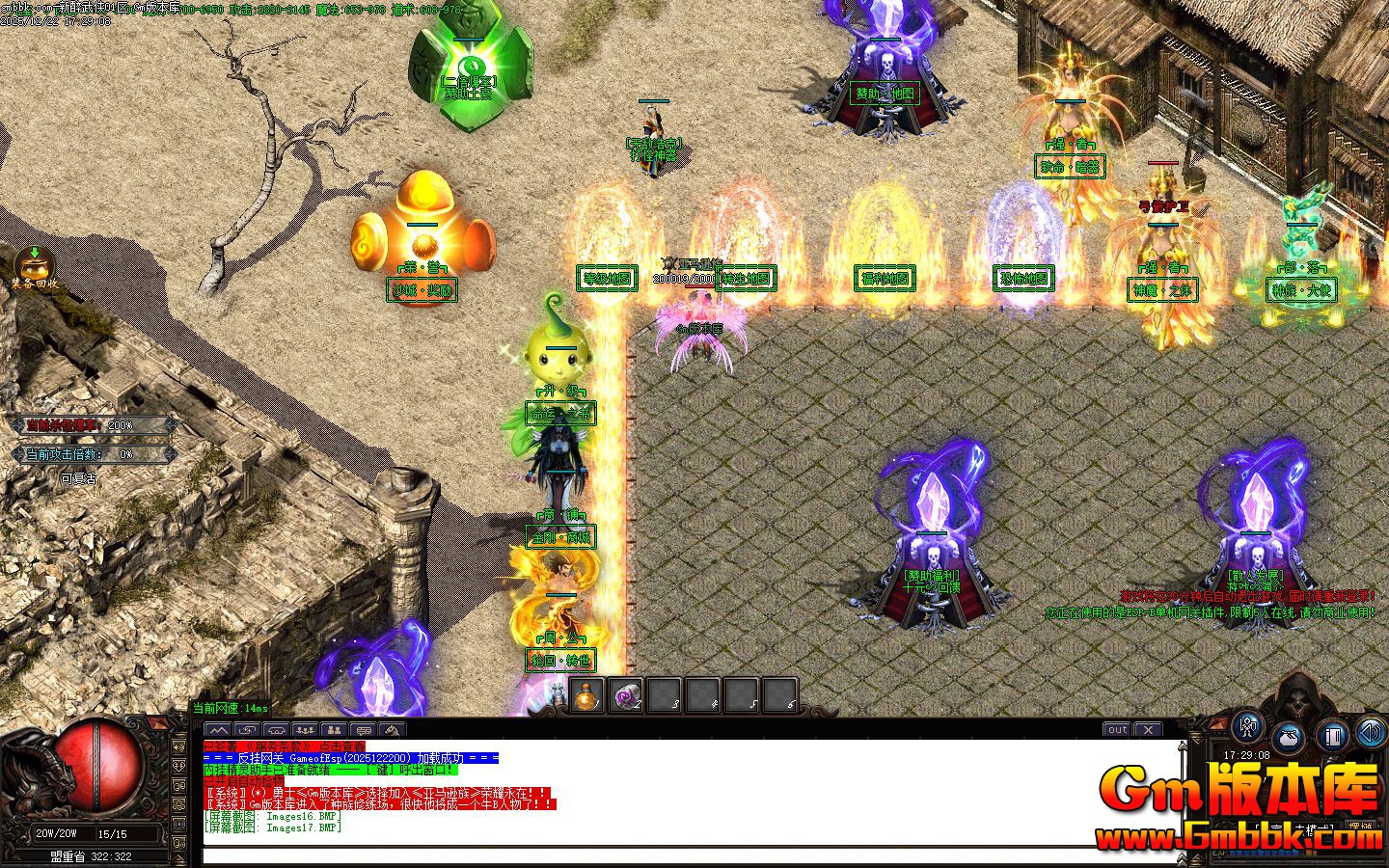1389x868 pixels.
Task: Open the 装备回收 equipment recycle pot
Action: (35, 266)
